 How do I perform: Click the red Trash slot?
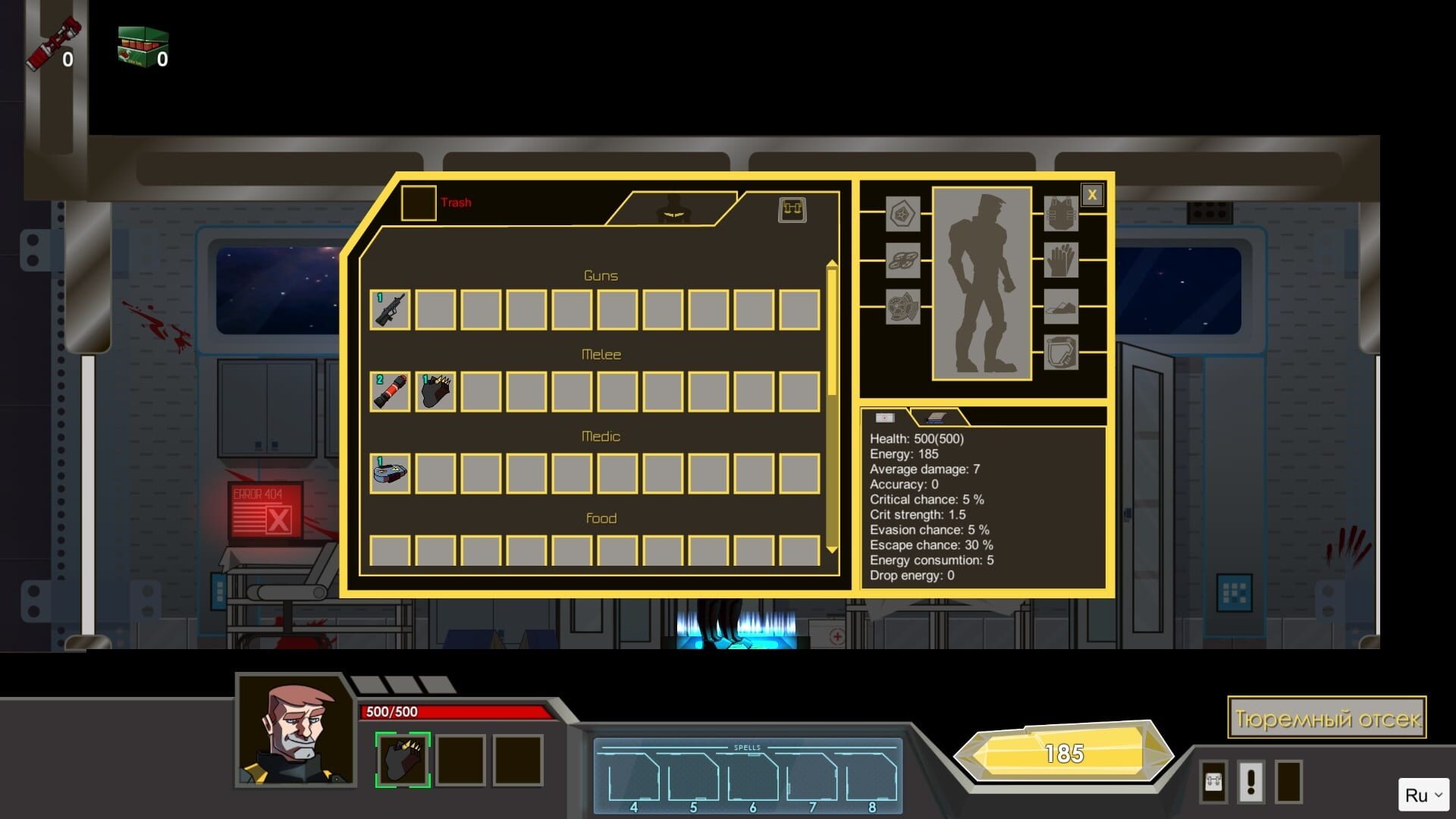[x=418, y=202]
